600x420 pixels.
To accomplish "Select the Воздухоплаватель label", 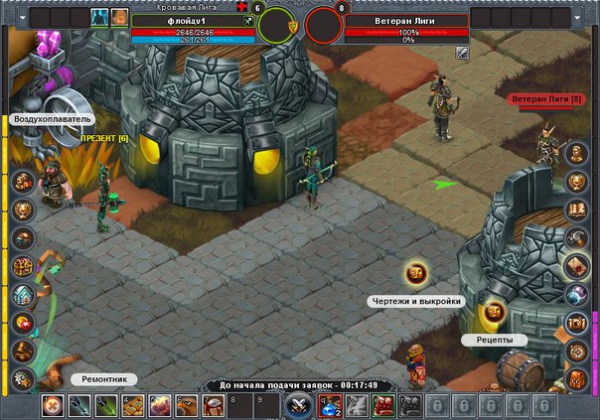I will tap(53, 119).
